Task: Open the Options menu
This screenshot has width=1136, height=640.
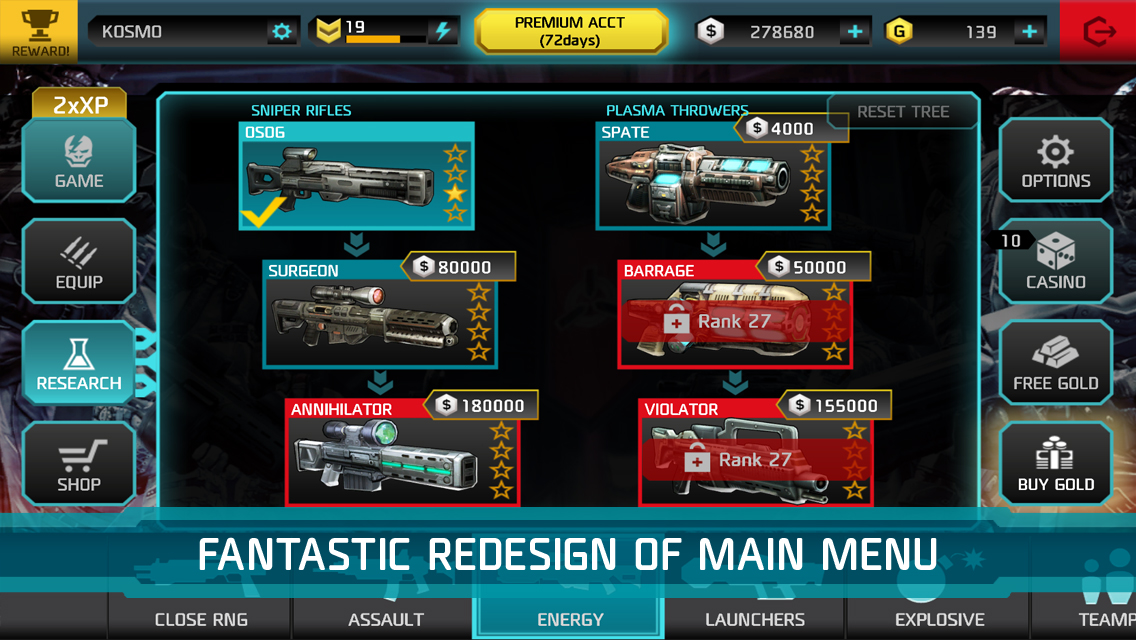Action: [x=1056, y=163]
